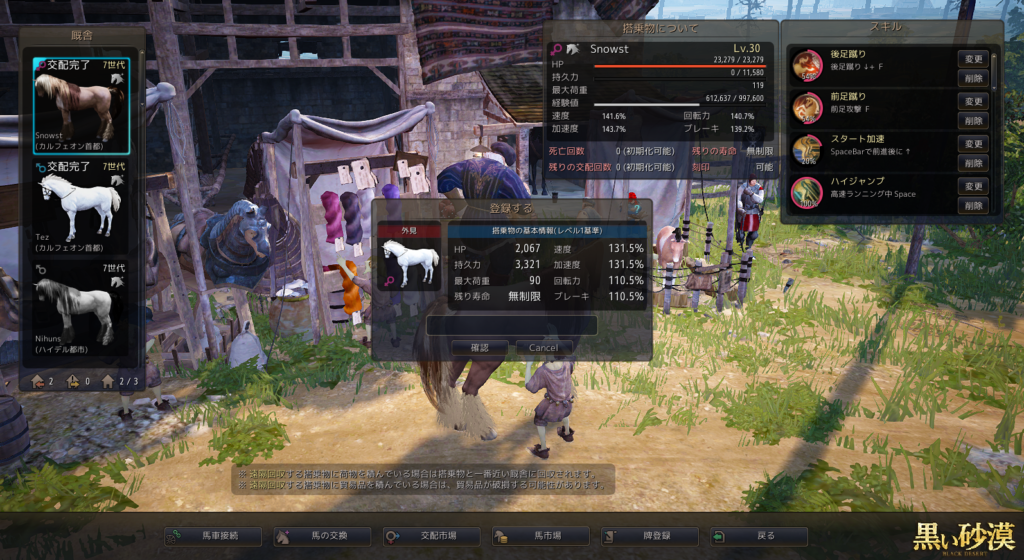Delete the スタート加速 skill with 削除
This screenshot has width=1024, height=560.
pyautogui.click(x=972, y=163)
